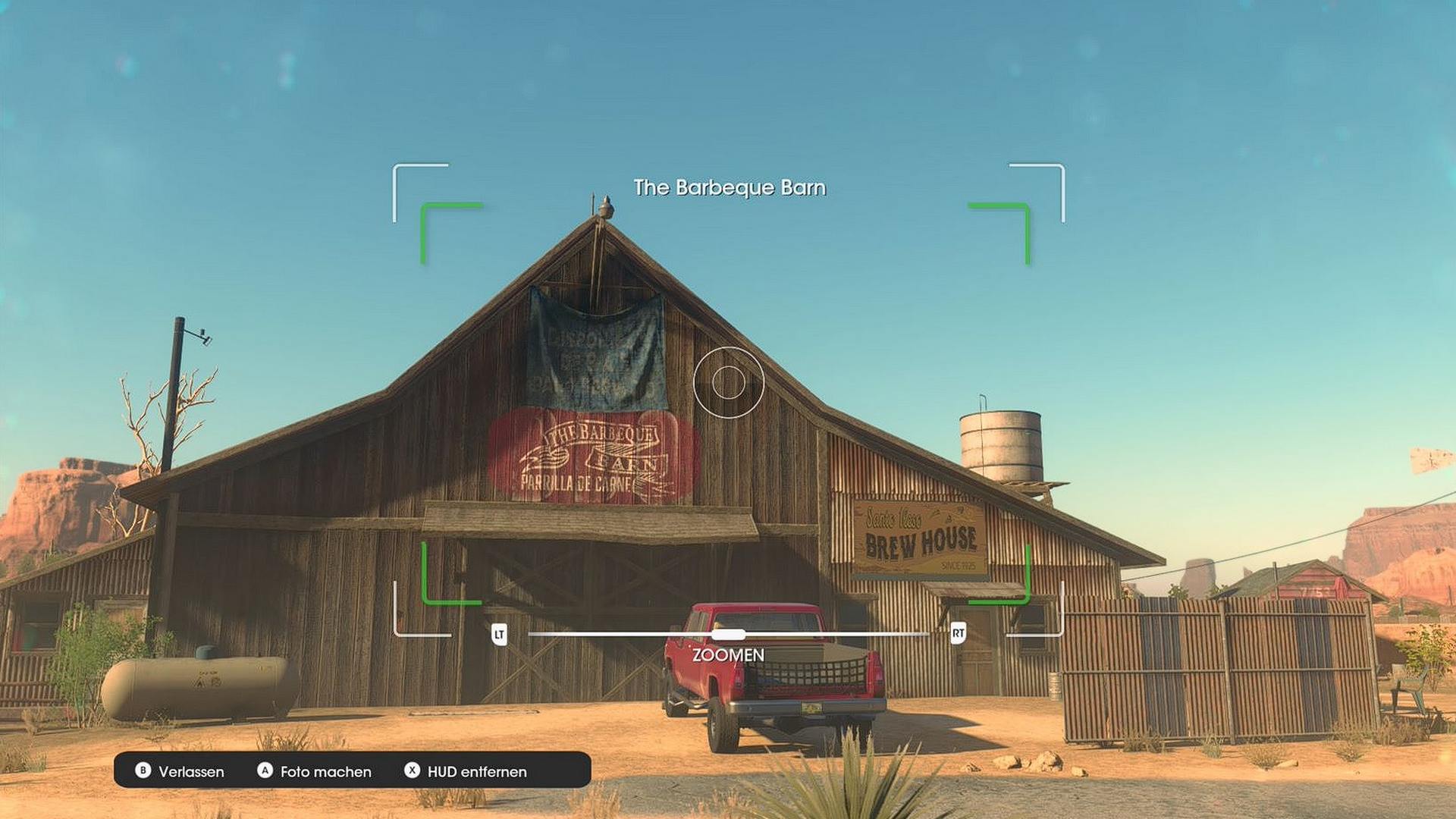The height and width of the screenshot is (819, 1456).
Task: Click the white handle on the Zoomen slider
Action: tap(728, 634)
